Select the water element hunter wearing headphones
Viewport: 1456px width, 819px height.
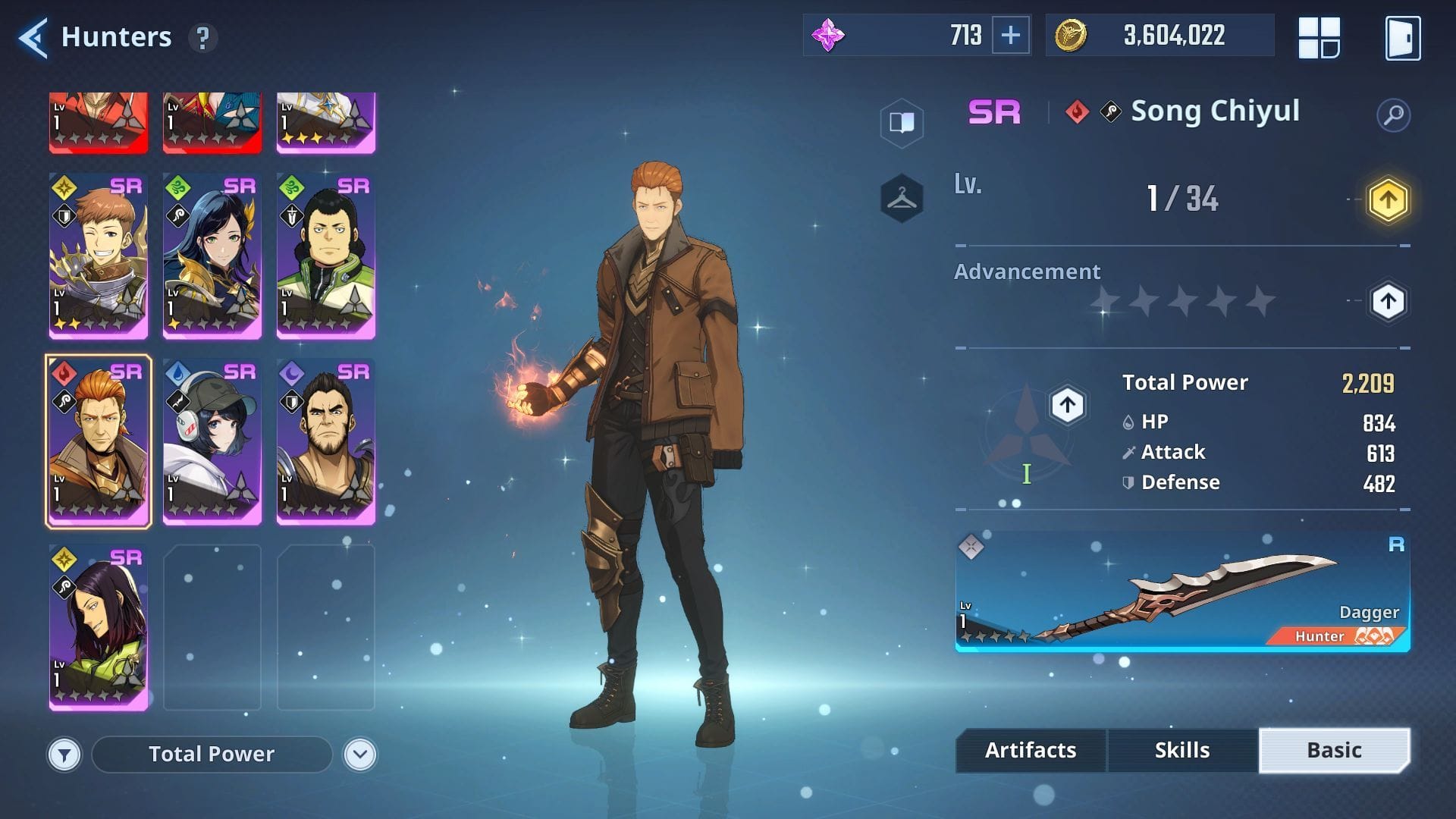click(212, 440)
